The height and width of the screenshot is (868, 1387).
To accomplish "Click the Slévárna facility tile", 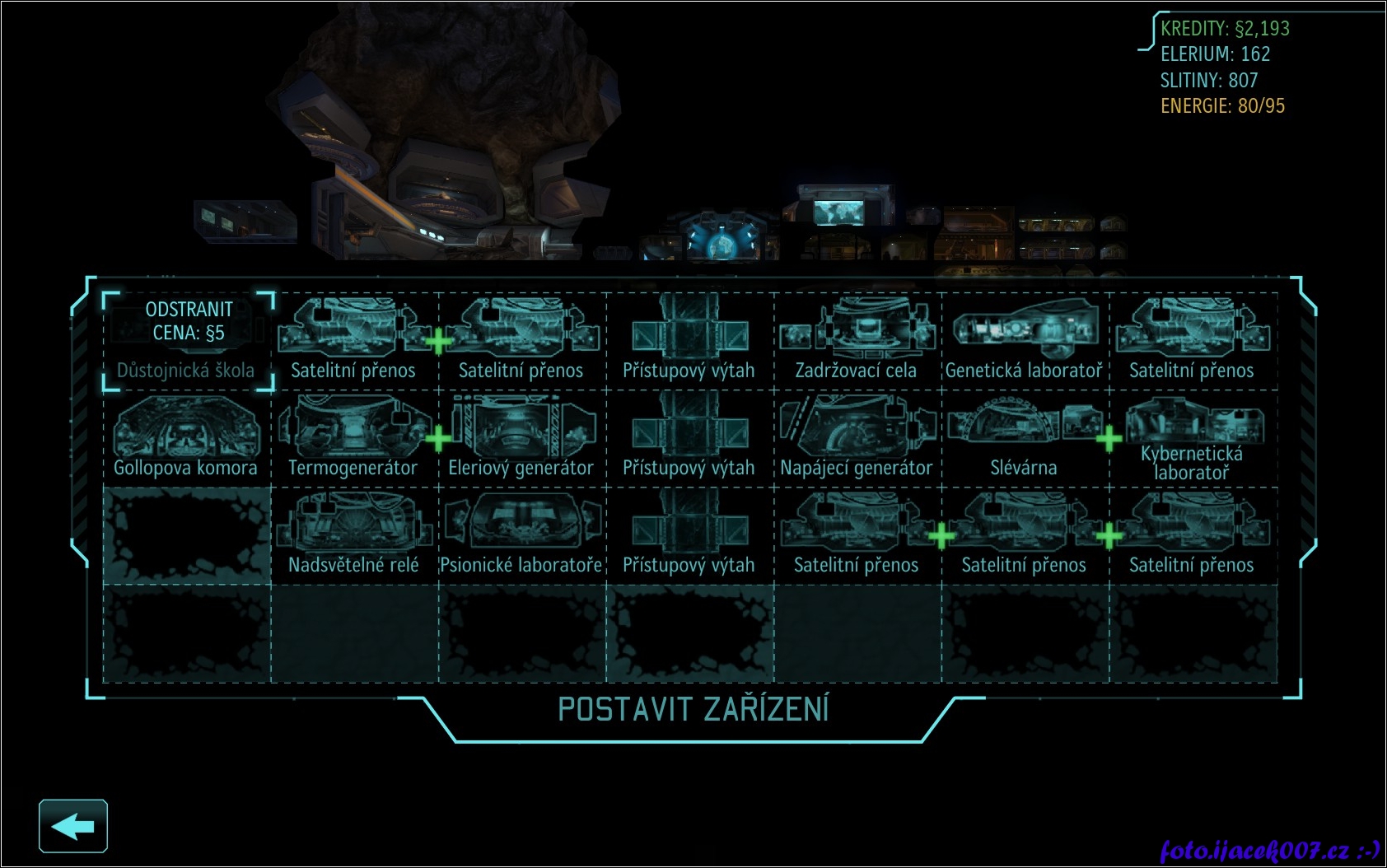I will (x=1024, y=438).
